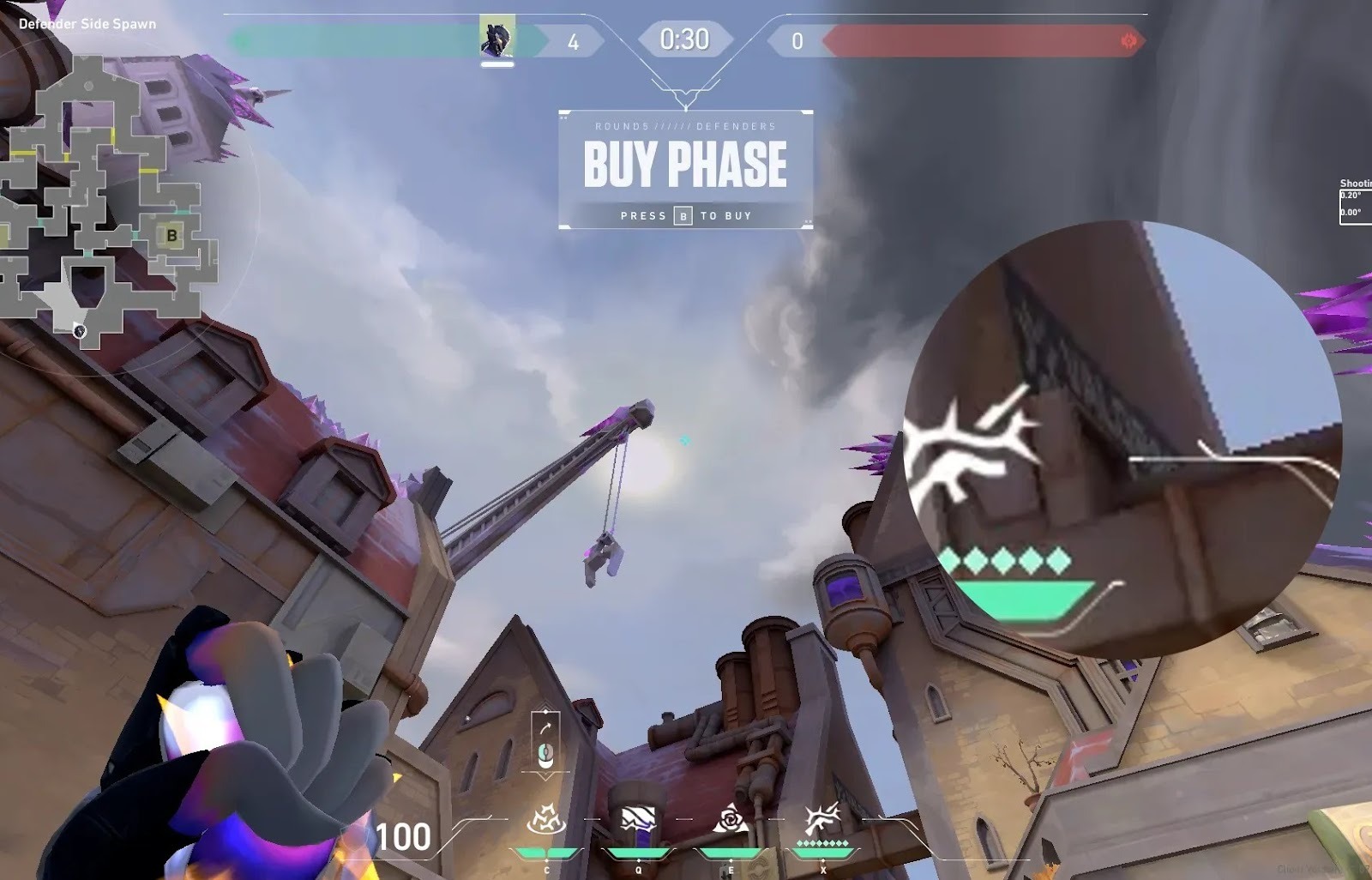Trigger the Steel Garden ultimate icon

pyautogui.click(x=822, y=820)
